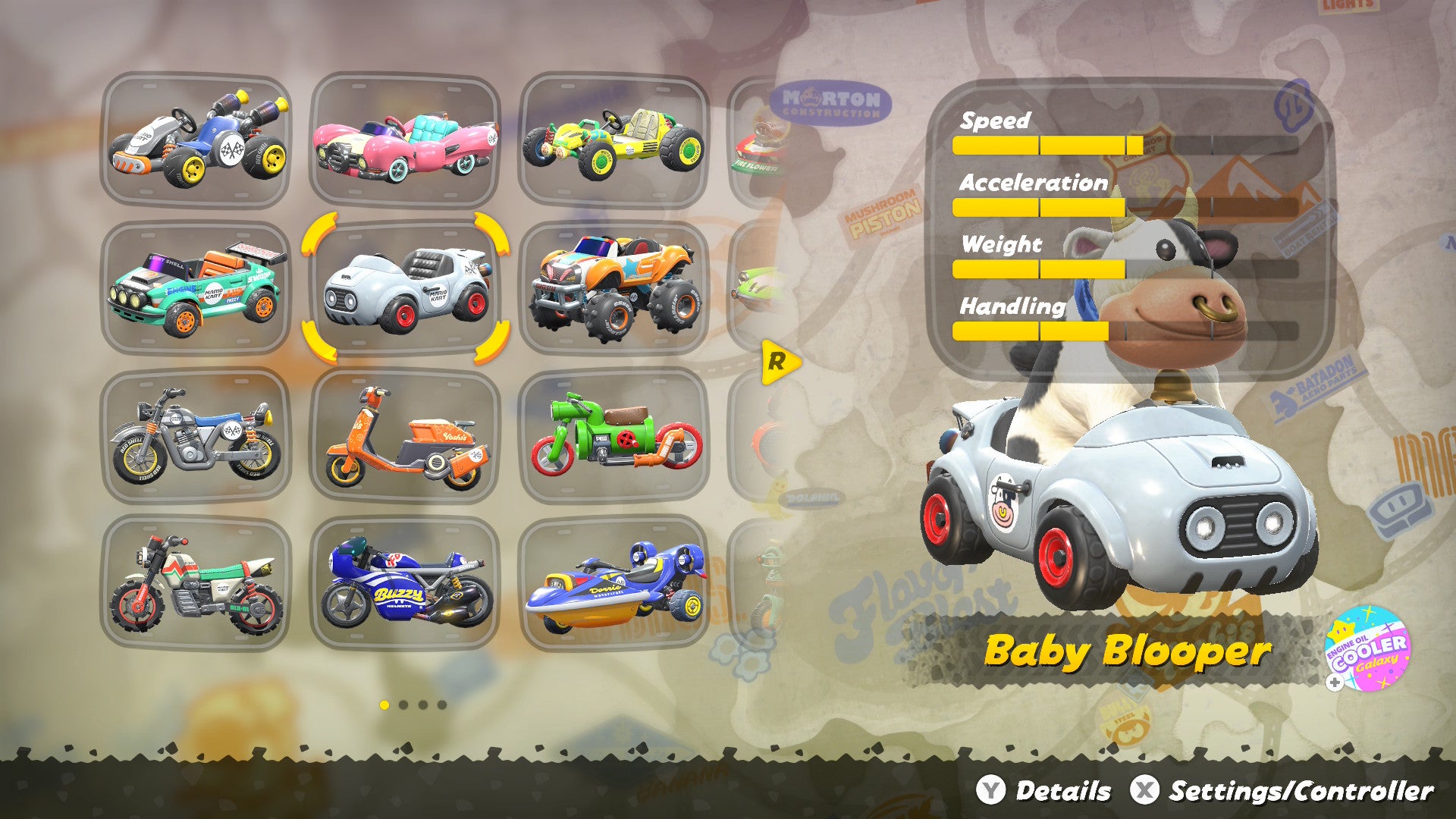Viewport: 1456px width, 819px height.
Task: Select the second page dot
Action: coord(403,705)
